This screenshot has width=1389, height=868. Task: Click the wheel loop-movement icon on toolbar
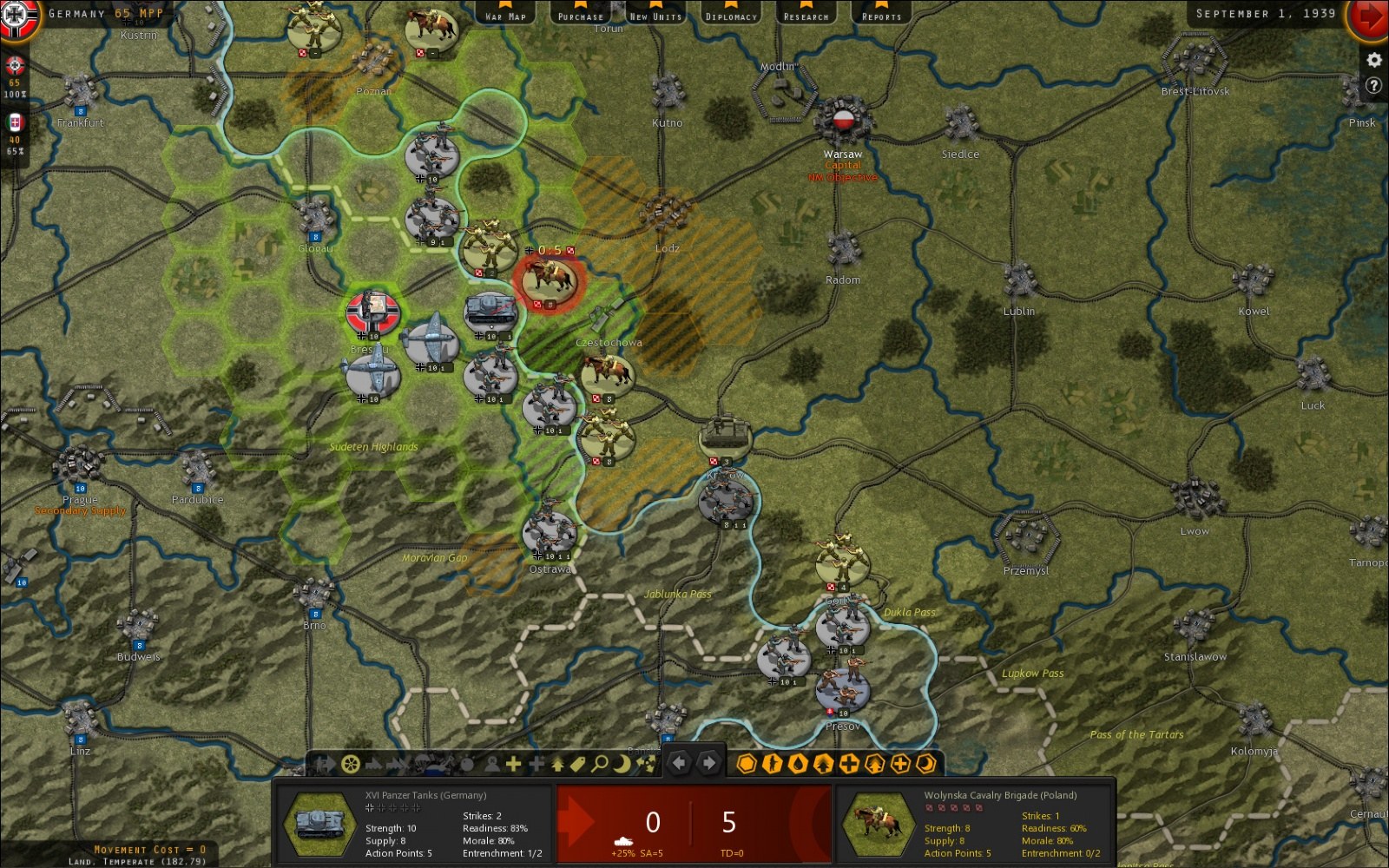(x=351, y=764)
